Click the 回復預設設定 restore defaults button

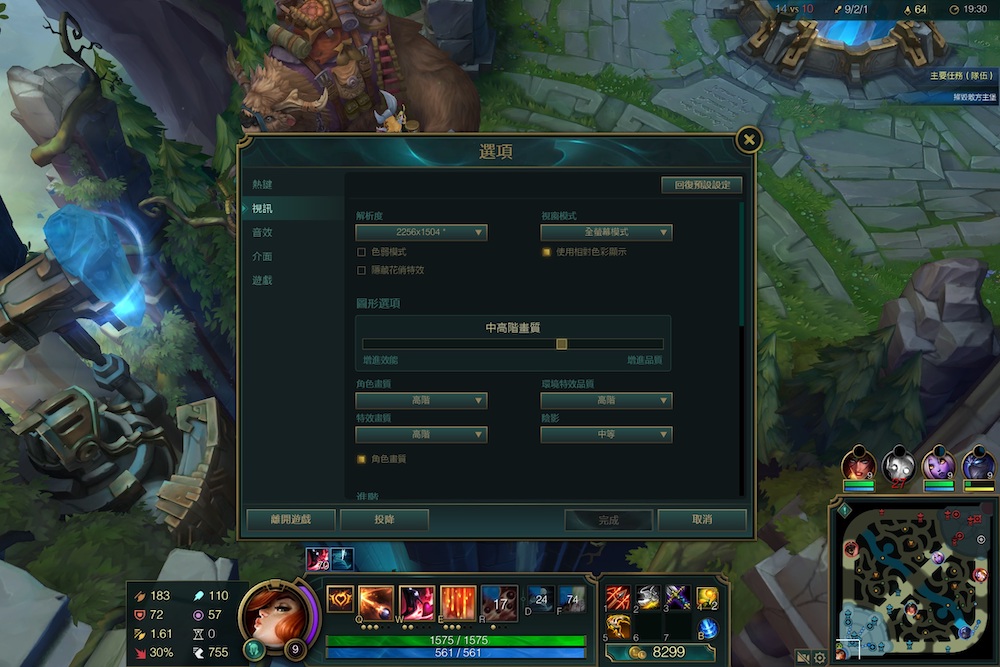(x=701, y=185)
